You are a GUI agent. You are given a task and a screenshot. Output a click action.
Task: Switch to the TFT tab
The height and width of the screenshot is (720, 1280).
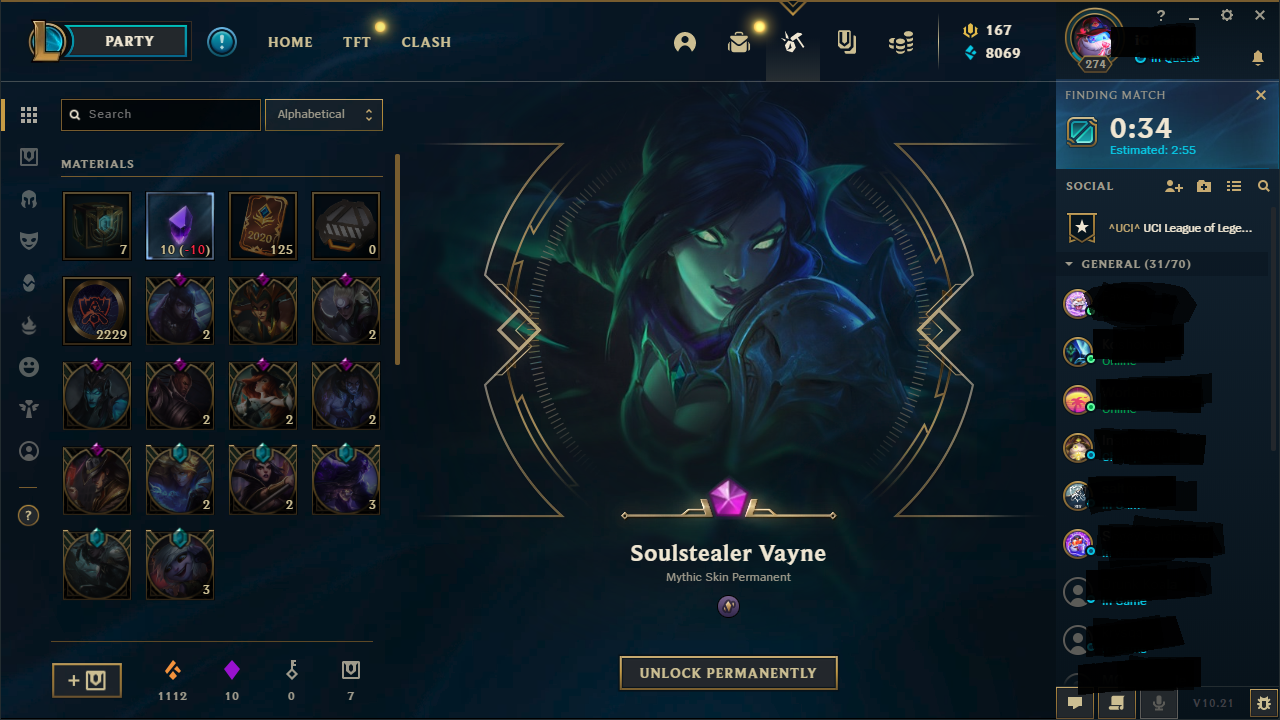click(356, 42)
